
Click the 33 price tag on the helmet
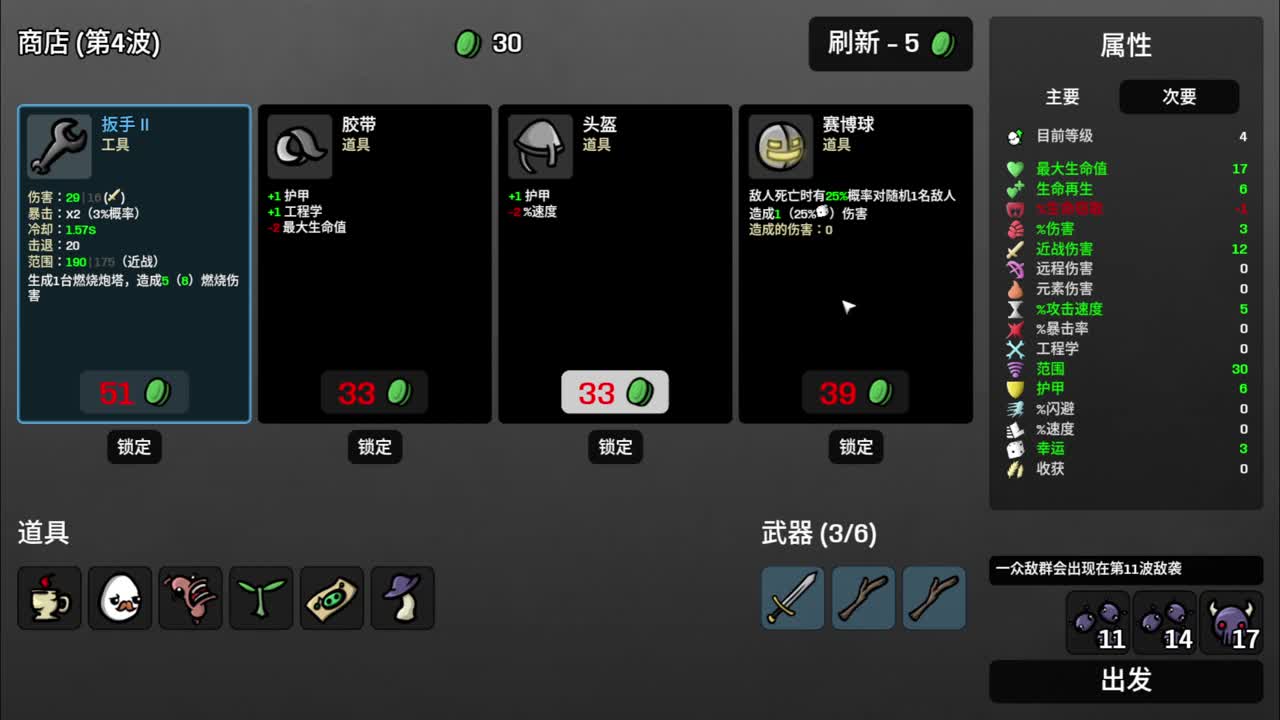(615, 392)
